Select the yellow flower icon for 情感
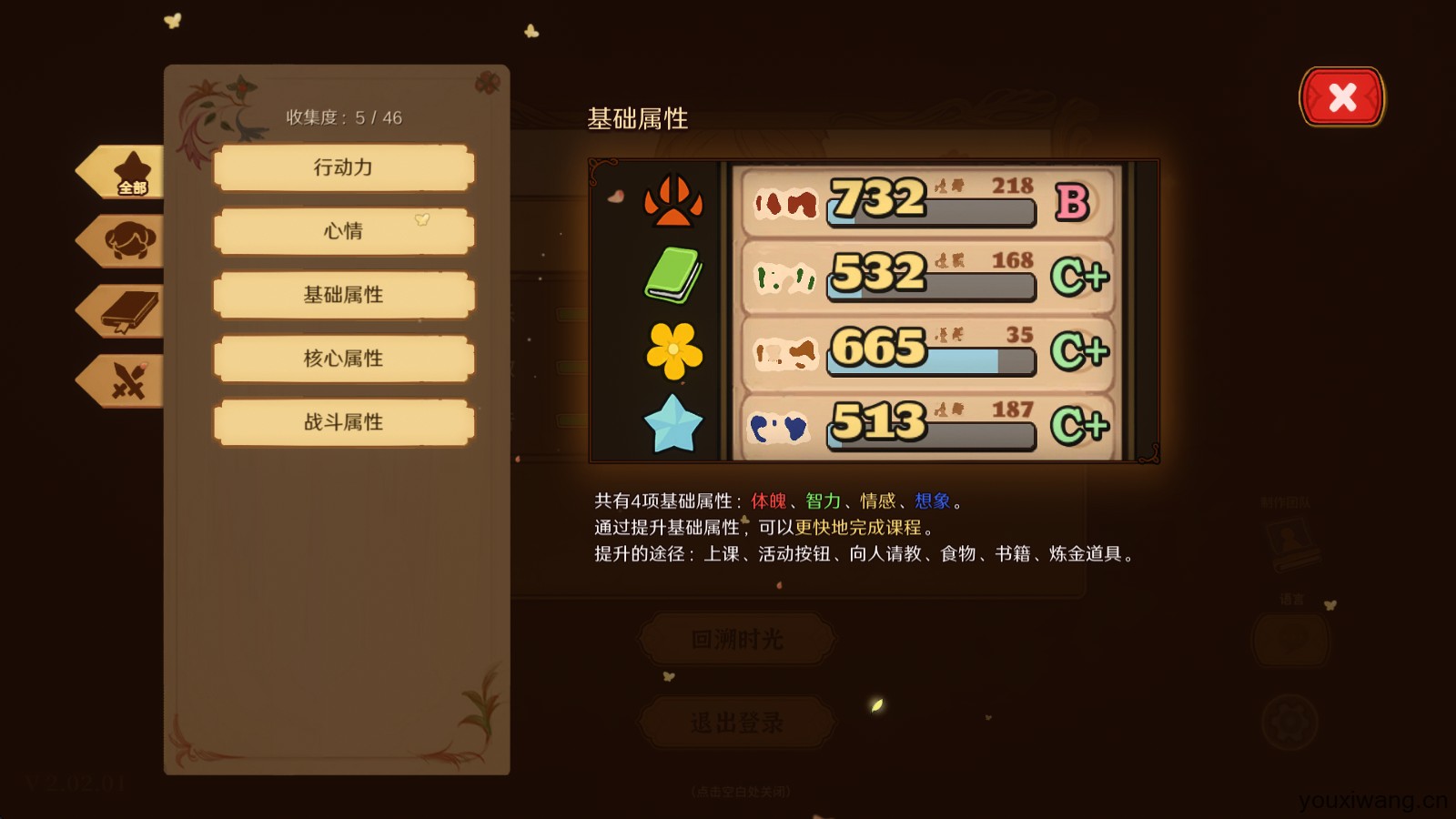 tap(675, 349)
